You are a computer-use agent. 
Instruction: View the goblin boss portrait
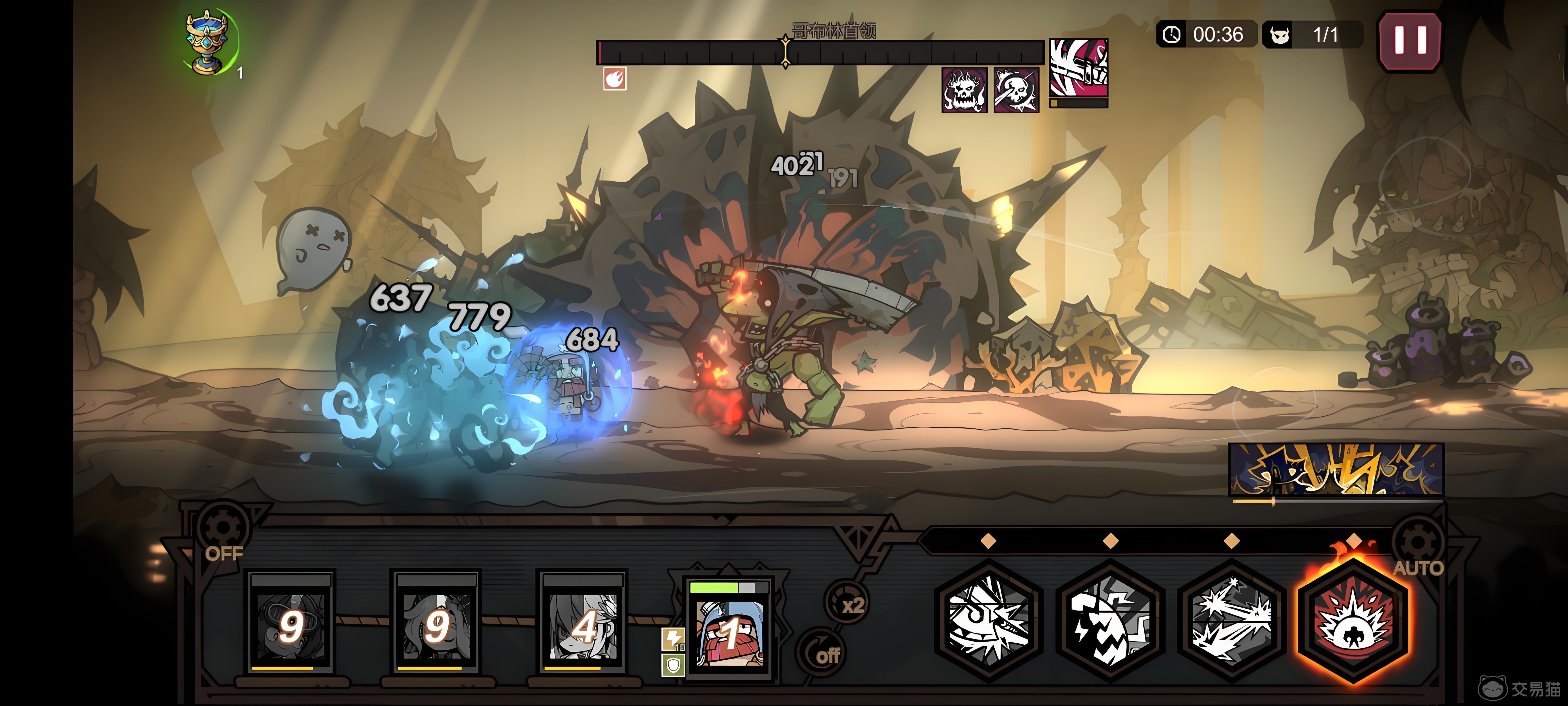click(x=1078, y=68)
